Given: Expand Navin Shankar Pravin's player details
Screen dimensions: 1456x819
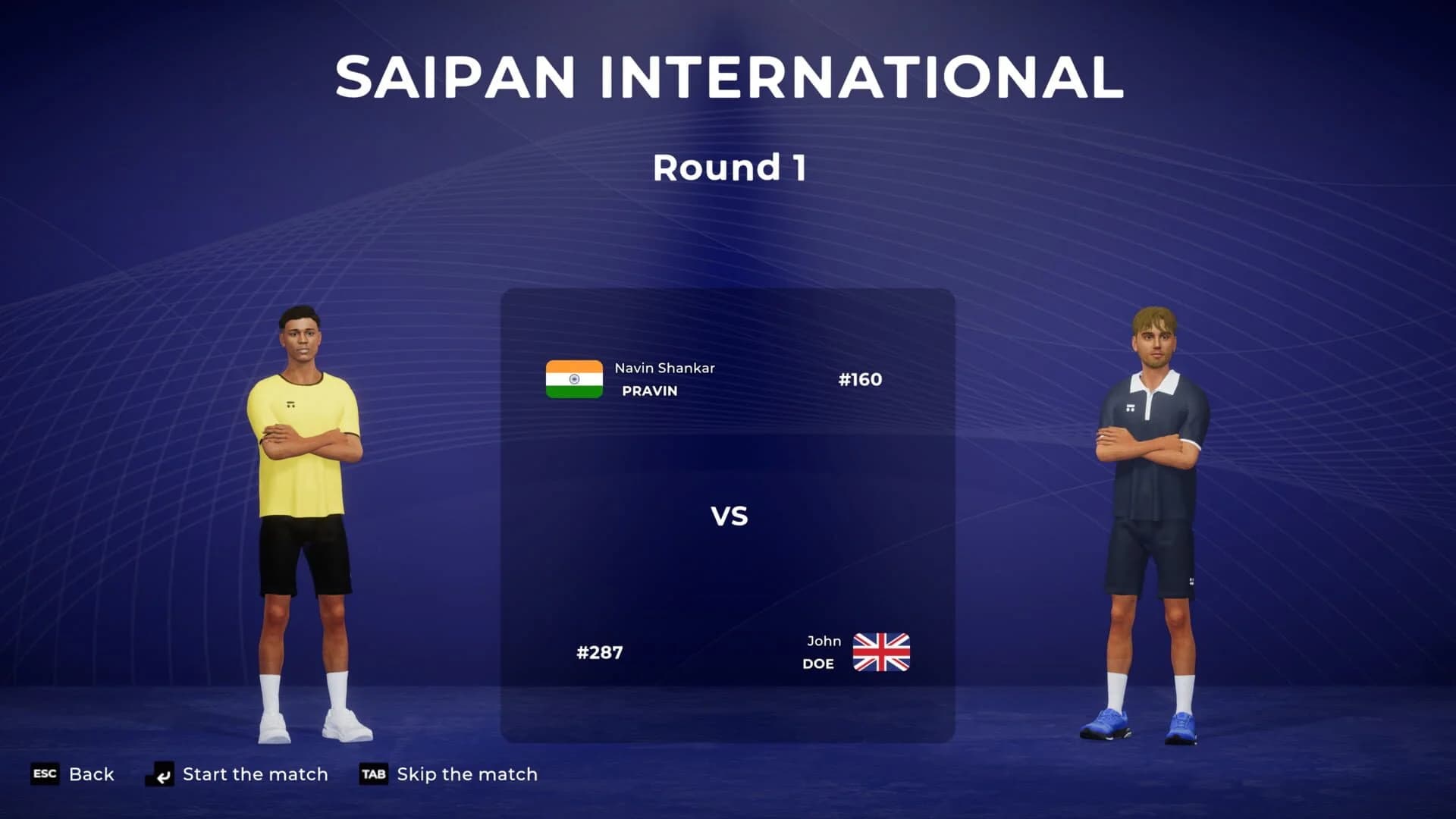Looking at the screenshot, I should [x=666, y=380].
